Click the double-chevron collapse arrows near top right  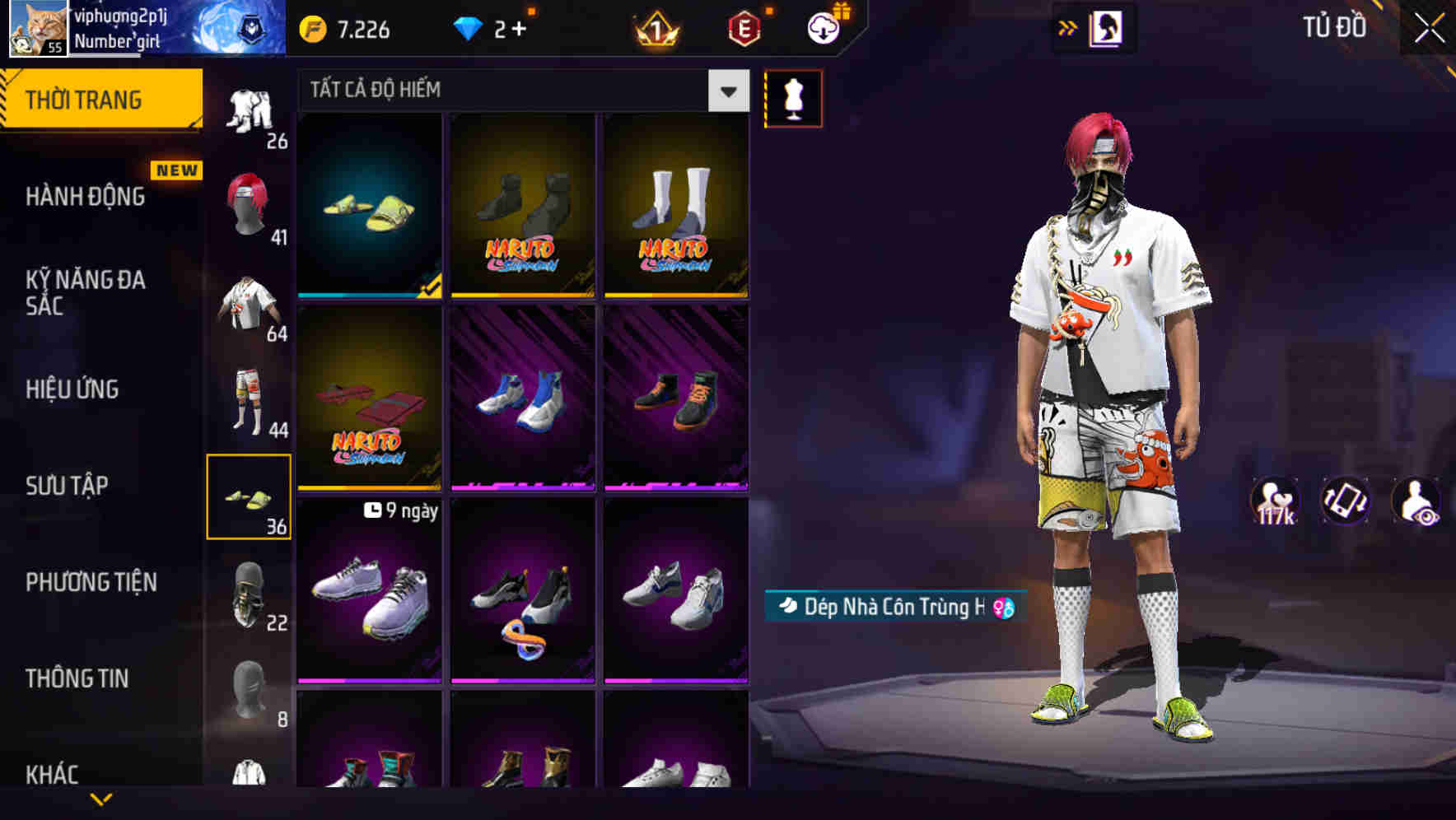1068,26
